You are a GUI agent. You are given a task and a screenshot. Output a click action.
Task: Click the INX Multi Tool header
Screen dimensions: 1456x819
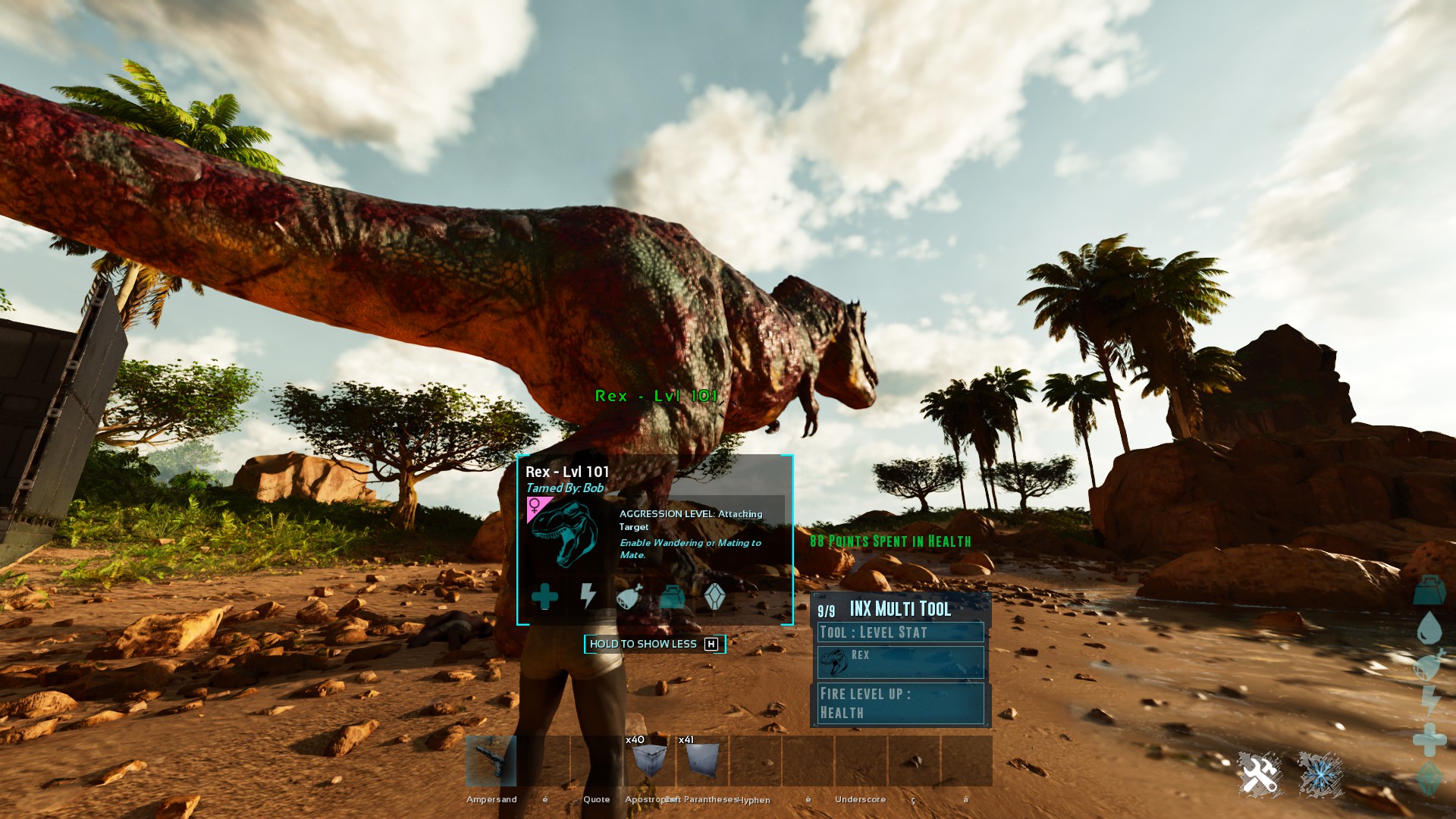click(900, 609)
